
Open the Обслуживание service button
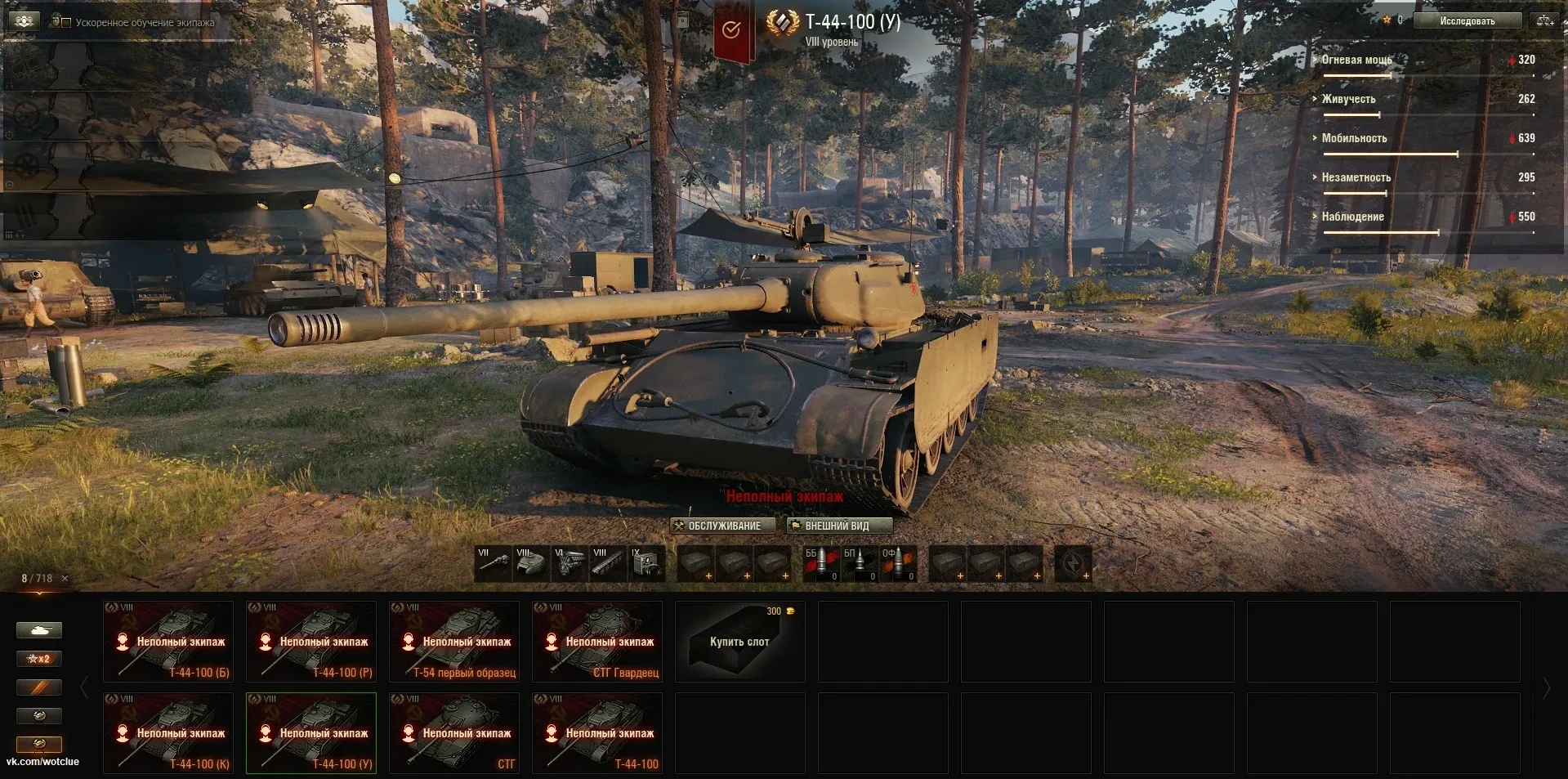click(x=717, y=526)
